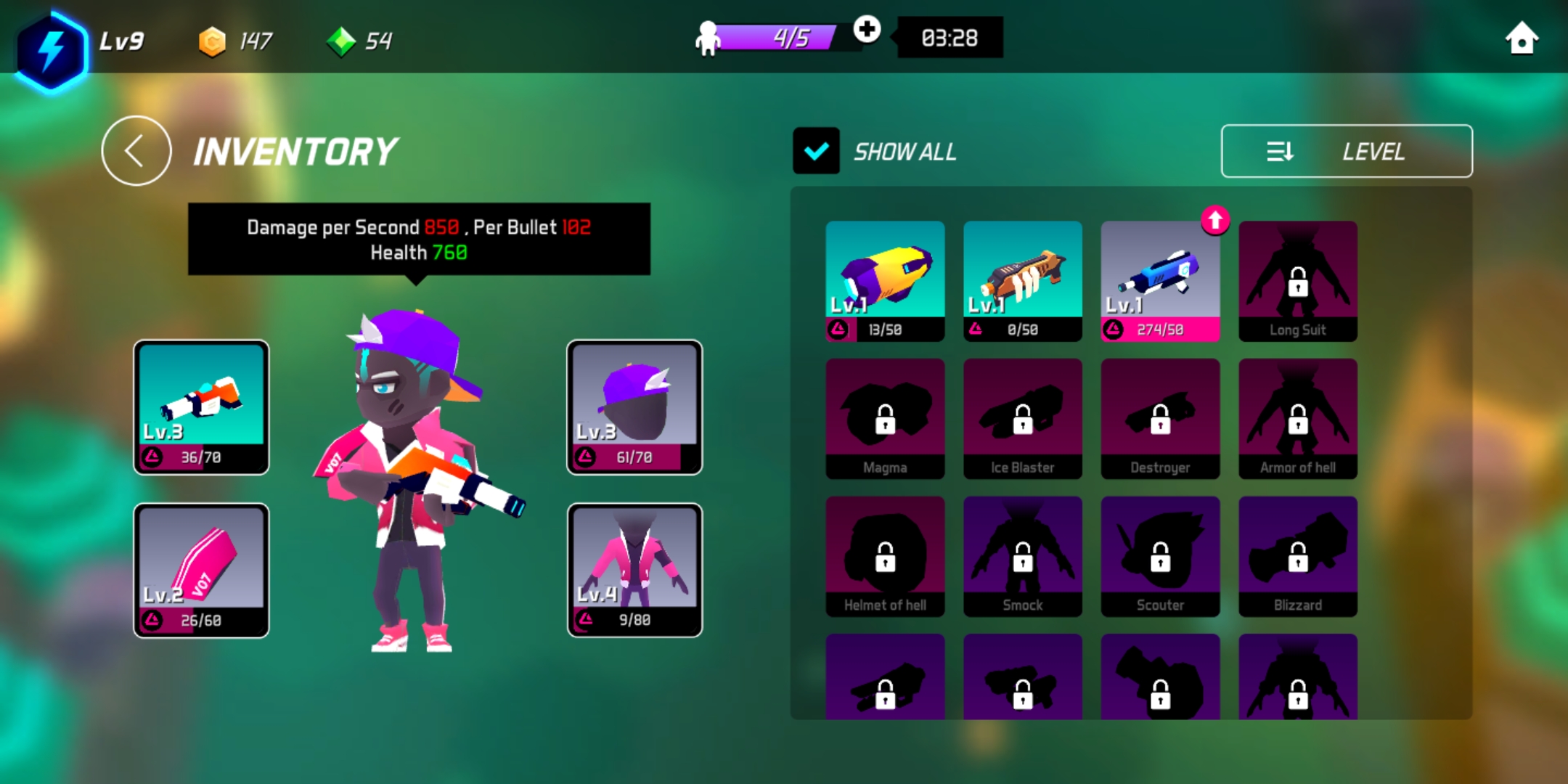The width and height of the screenshot is (1568, 784).
Task: Select the locked Helmet of hell
Action: (885, 557)
